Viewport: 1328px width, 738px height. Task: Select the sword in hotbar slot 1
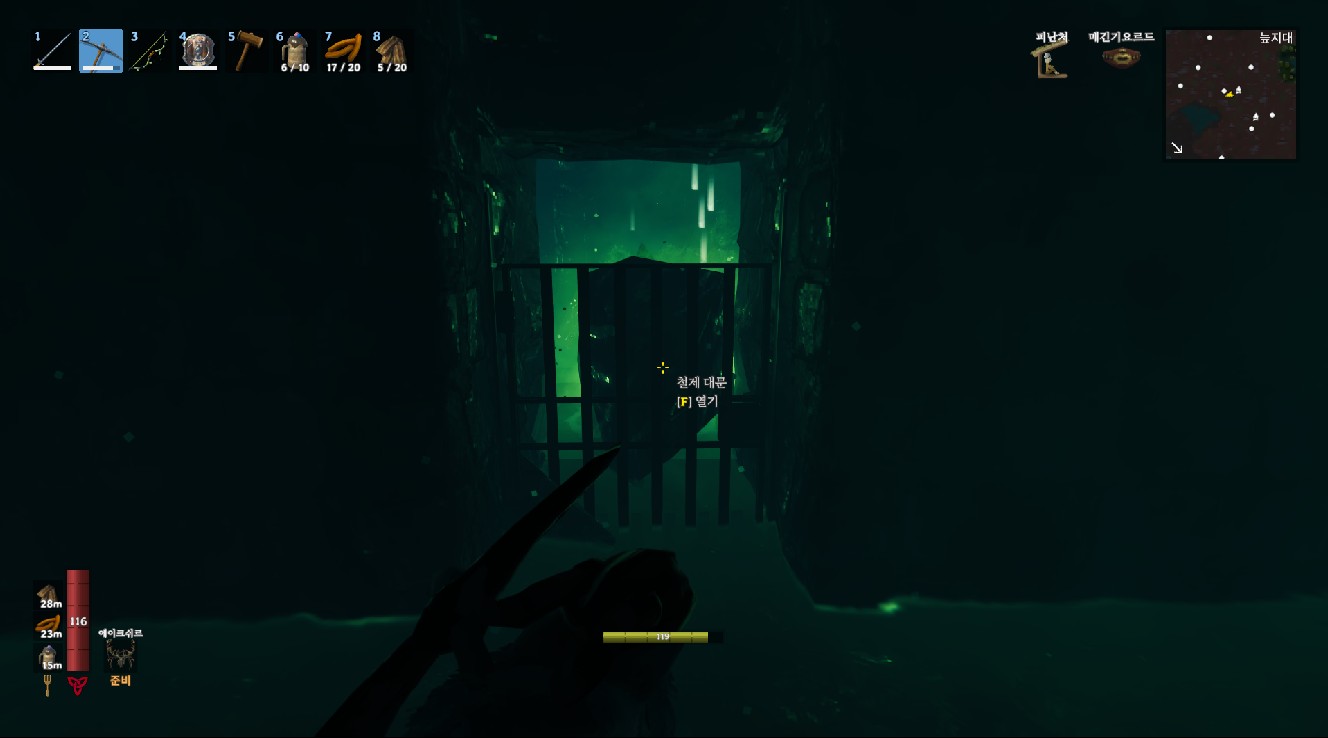pos(53,51)
